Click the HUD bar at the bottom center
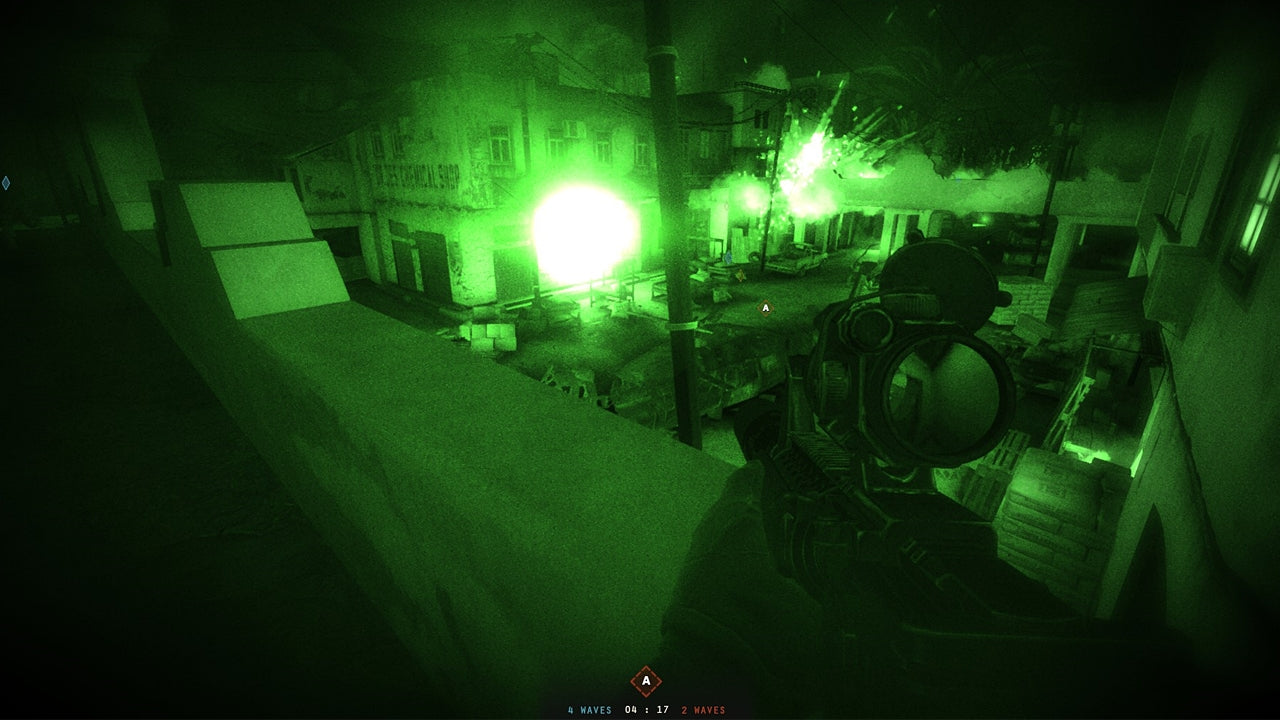 [640, 706]
